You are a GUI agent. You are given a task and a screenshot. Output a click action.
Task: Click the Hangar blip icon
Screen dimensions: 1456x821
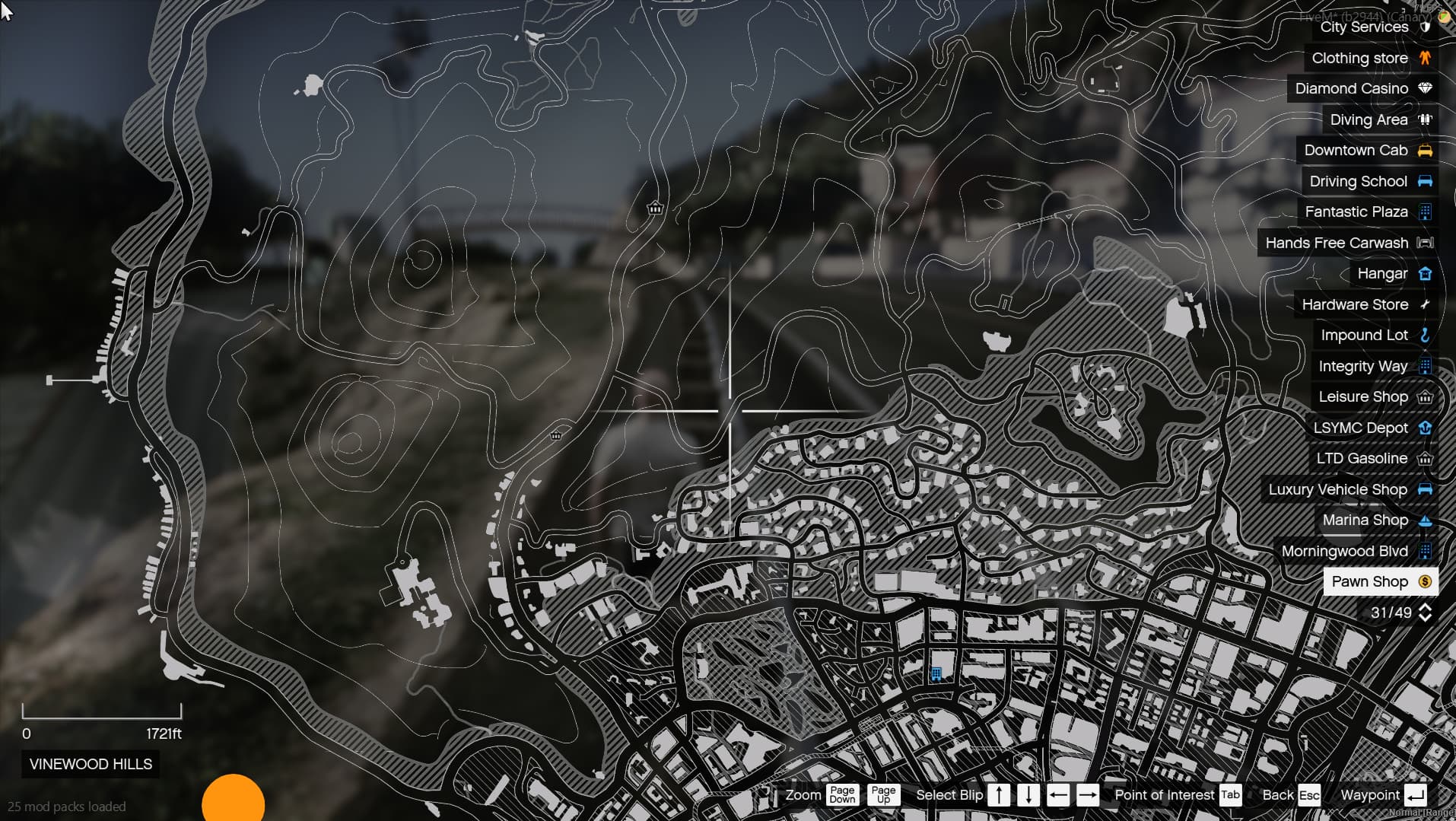(1426, 273)
